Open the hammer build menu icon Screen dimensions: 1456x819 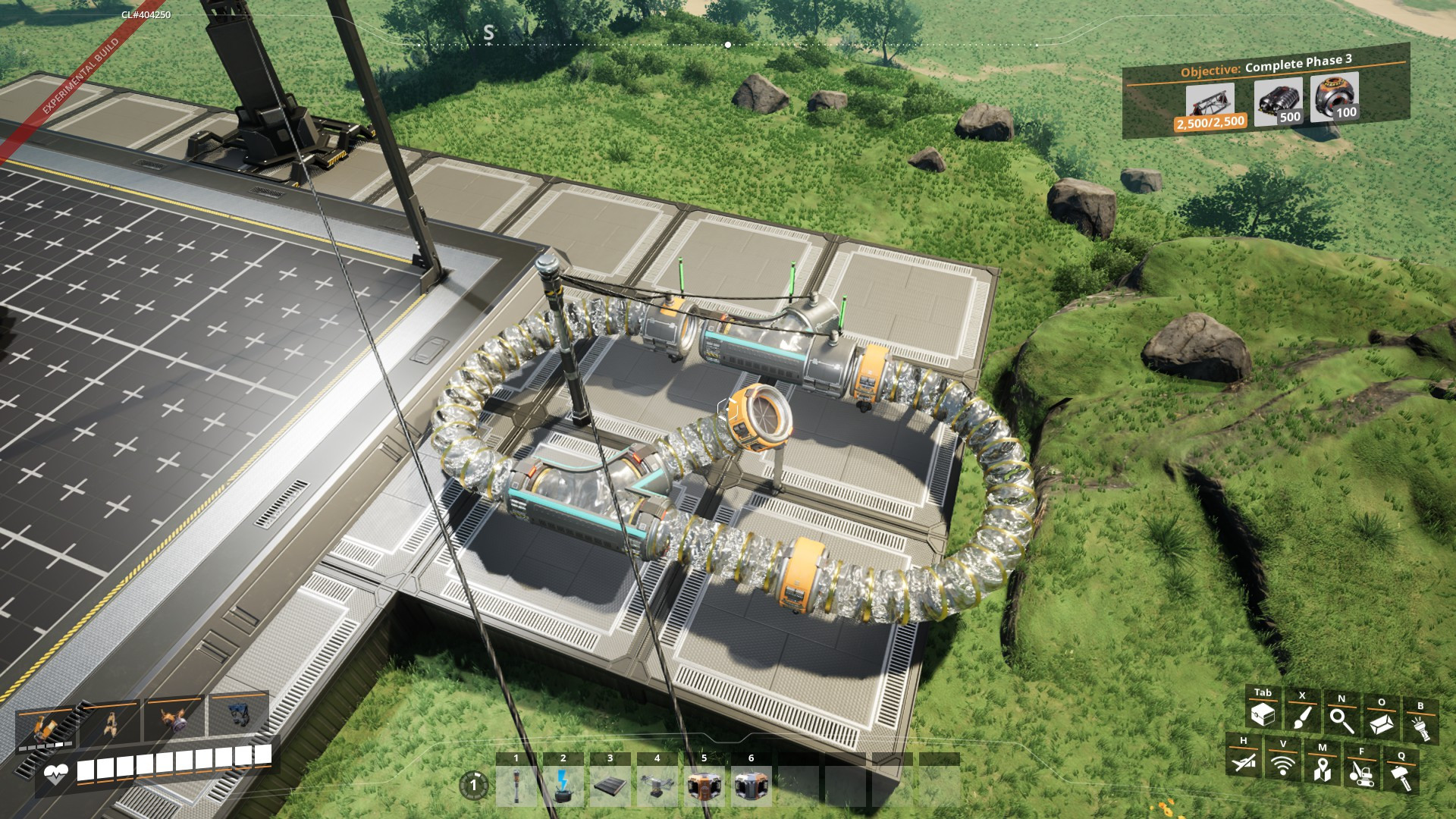tap(1401, 777)
